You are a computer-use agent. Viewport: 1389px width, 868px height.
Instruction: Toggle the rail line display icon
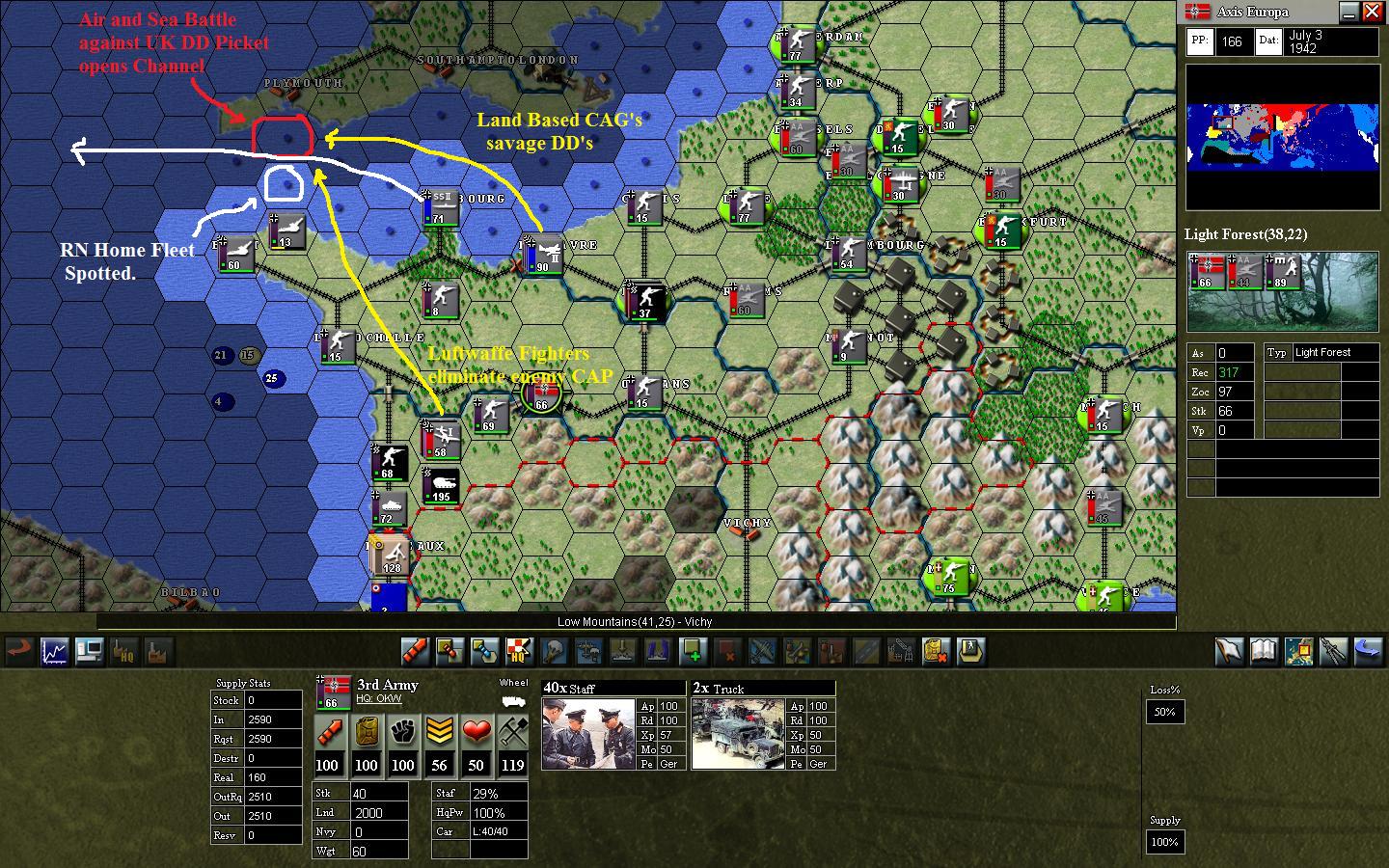point(866,652)
